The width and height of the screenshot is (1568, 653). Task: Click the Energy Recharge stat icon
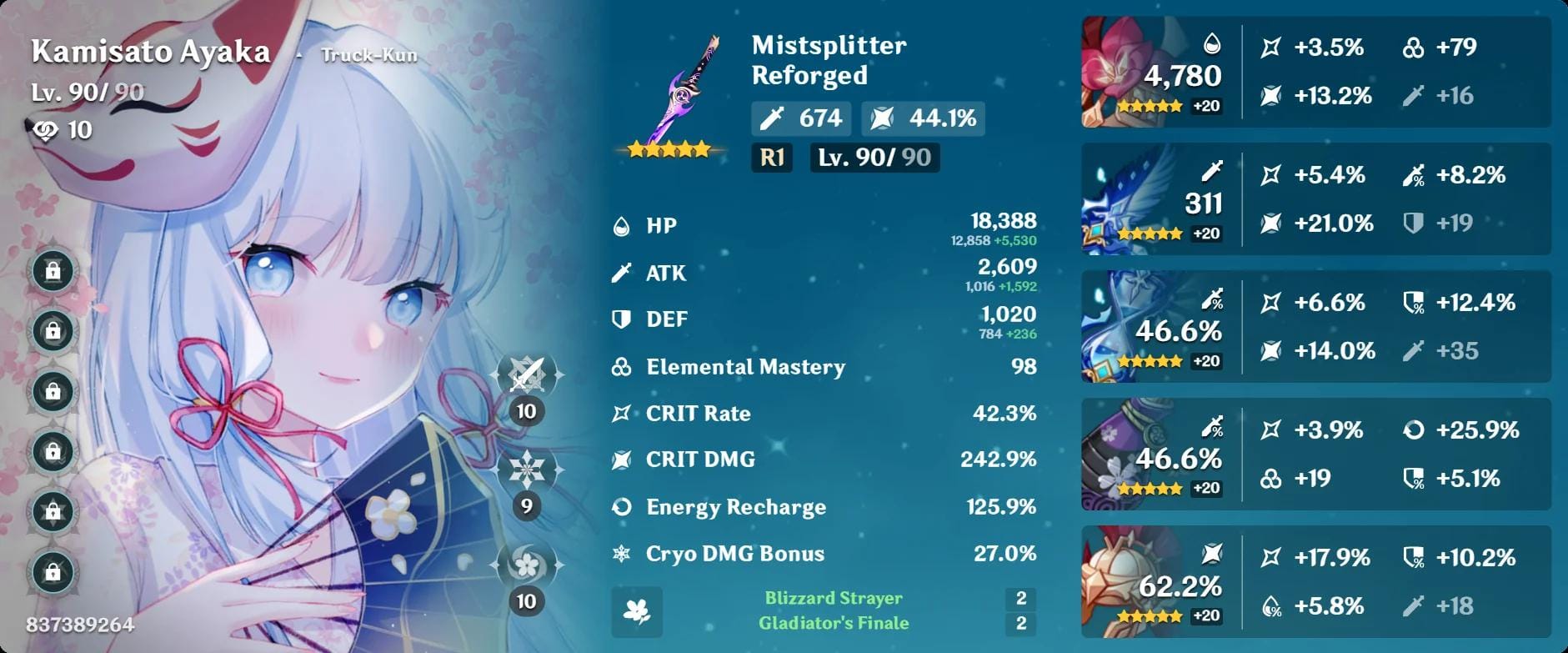[x=620, y=506]
